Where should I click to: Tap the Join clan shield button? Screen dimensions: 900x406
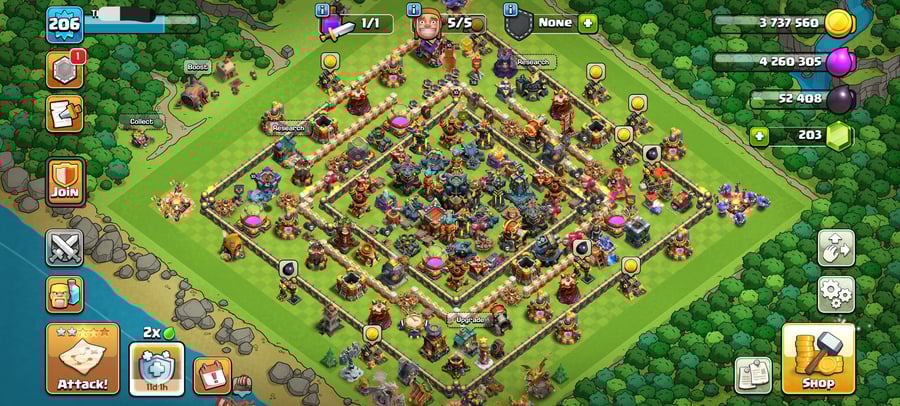[65, 183]
